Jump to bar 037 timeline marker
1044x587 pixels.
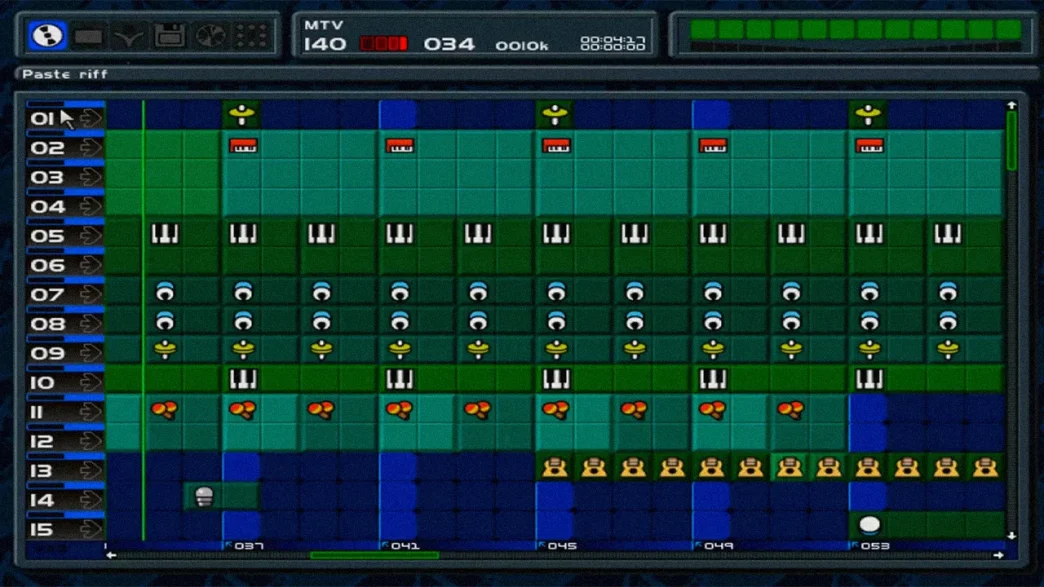point(249,546)
